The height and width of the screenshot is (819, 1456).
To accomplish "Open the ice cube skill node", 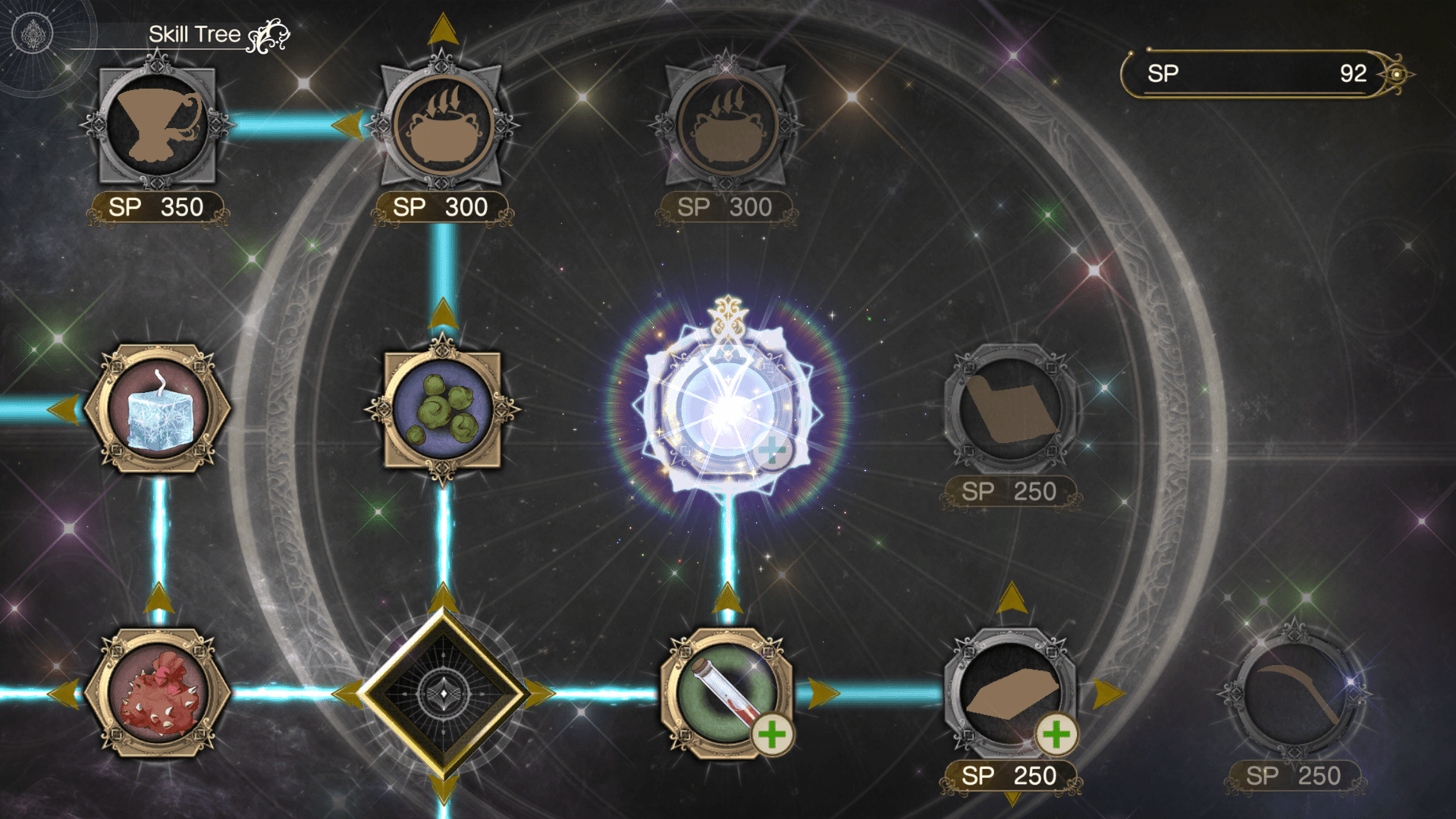I will pyautogui.click(x=157, y=409).
